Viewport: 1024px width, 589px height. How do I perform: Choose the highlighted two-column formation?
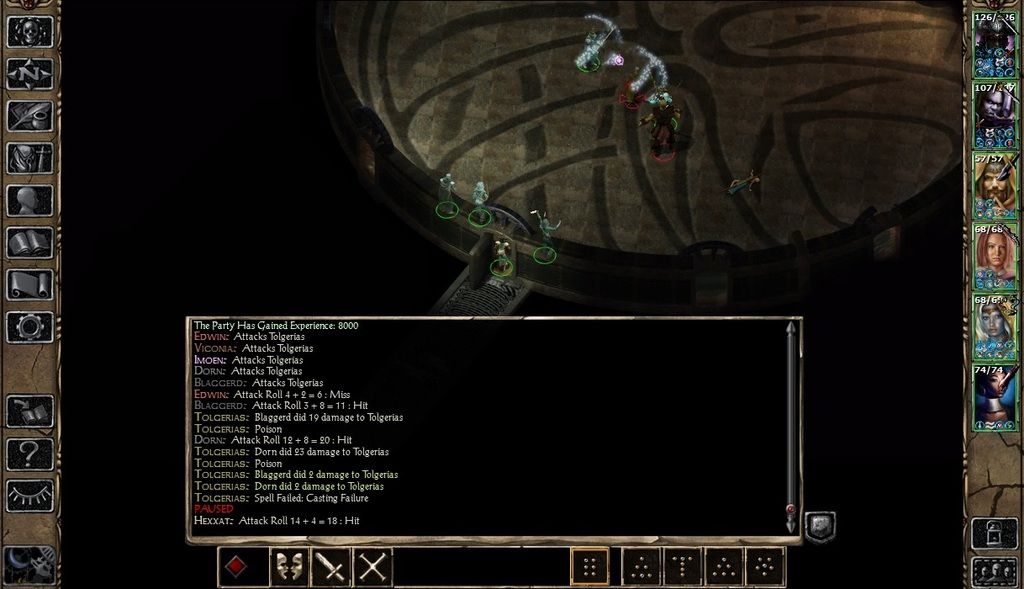(x=590, y=567)
